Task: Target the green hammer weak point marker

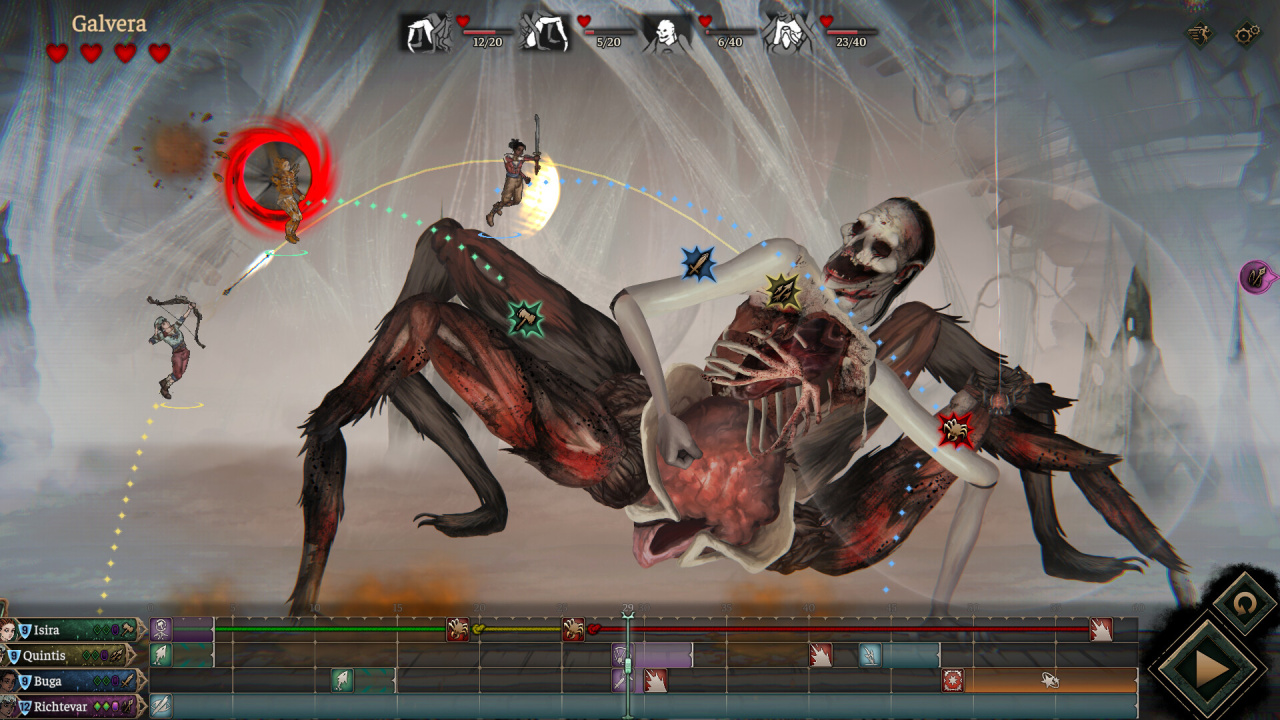Action: coord(526,318)
